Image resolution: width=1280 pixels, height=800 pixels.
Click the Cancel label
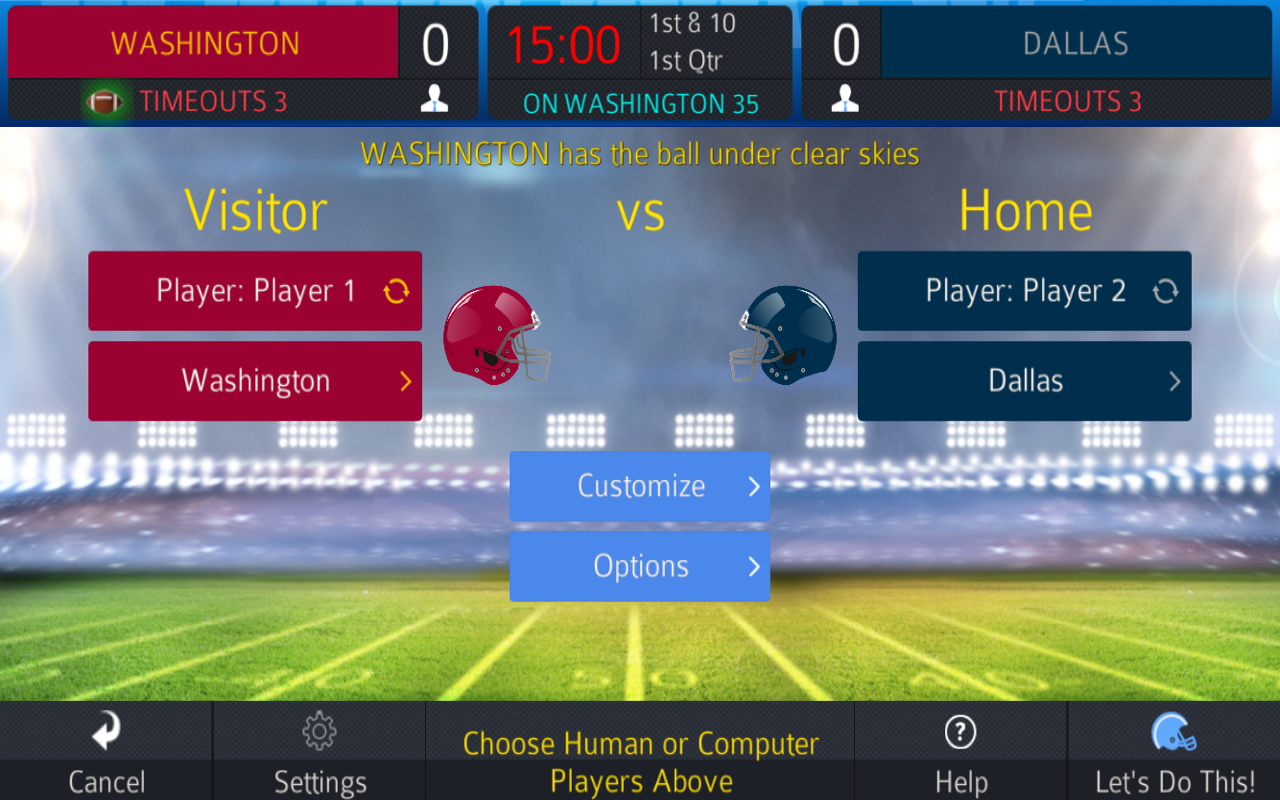(107, 782)
